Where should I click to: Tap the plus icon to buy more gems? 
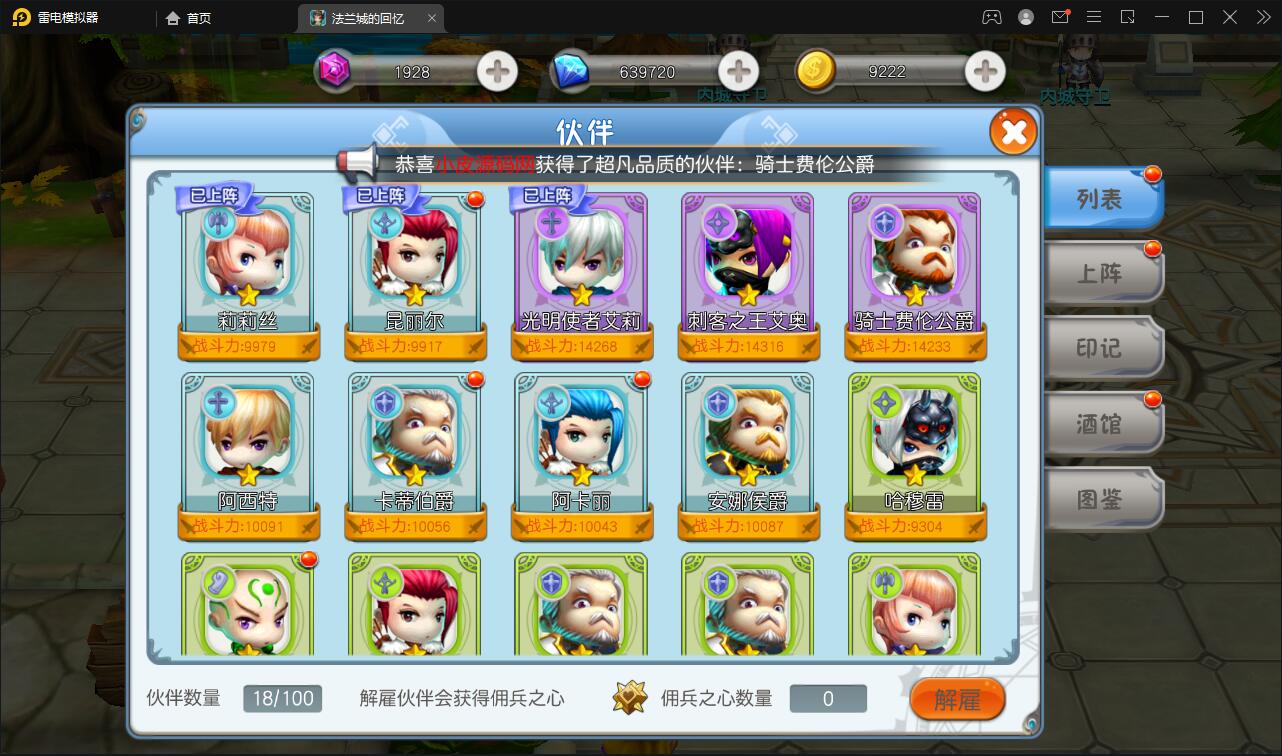tap(497, 71)
